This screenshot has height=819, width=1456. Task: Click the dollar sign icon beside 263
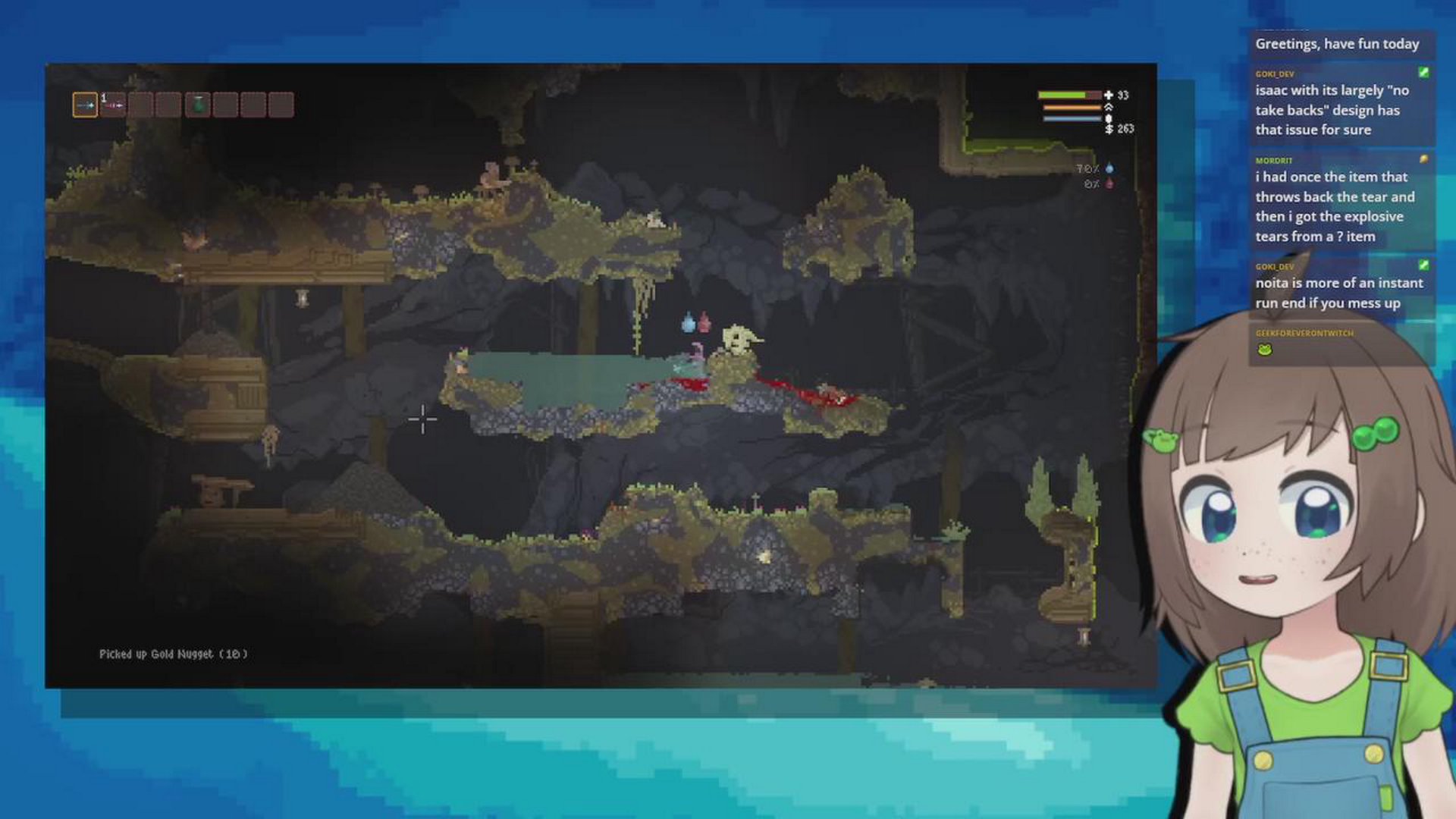click(x=1109, y=130)
